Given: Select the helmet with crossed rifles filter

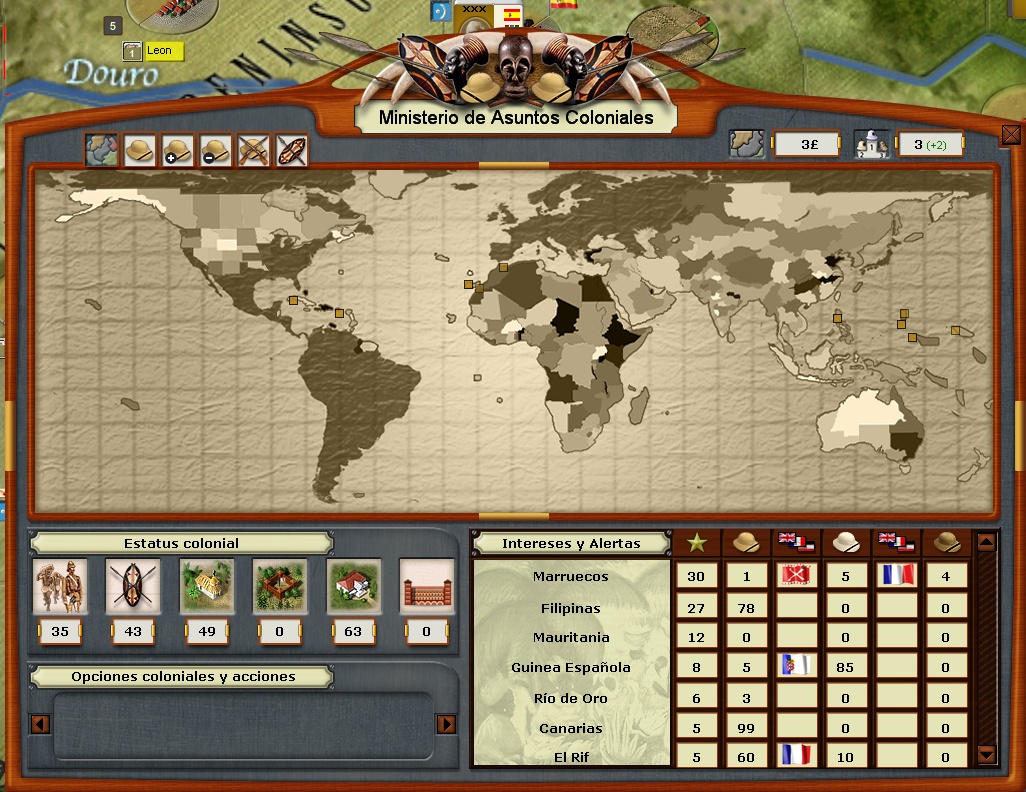Looking at the screenshot, I should click(x=254, y=151).
